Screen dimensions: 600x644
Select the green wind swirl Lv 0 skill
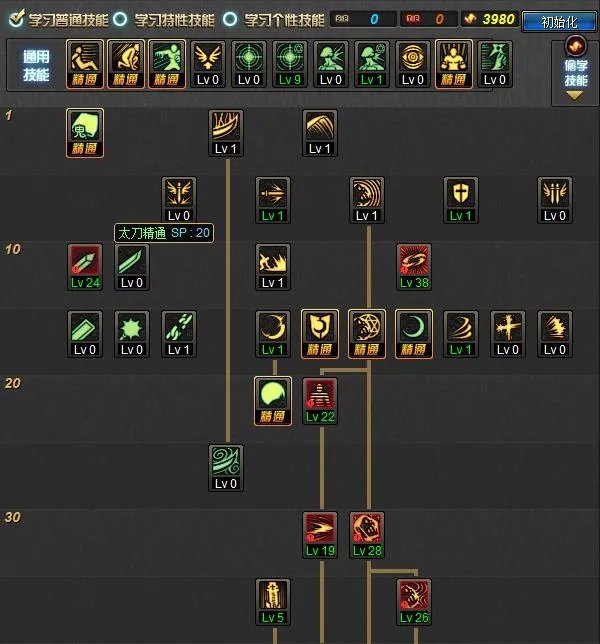[226, 462]
